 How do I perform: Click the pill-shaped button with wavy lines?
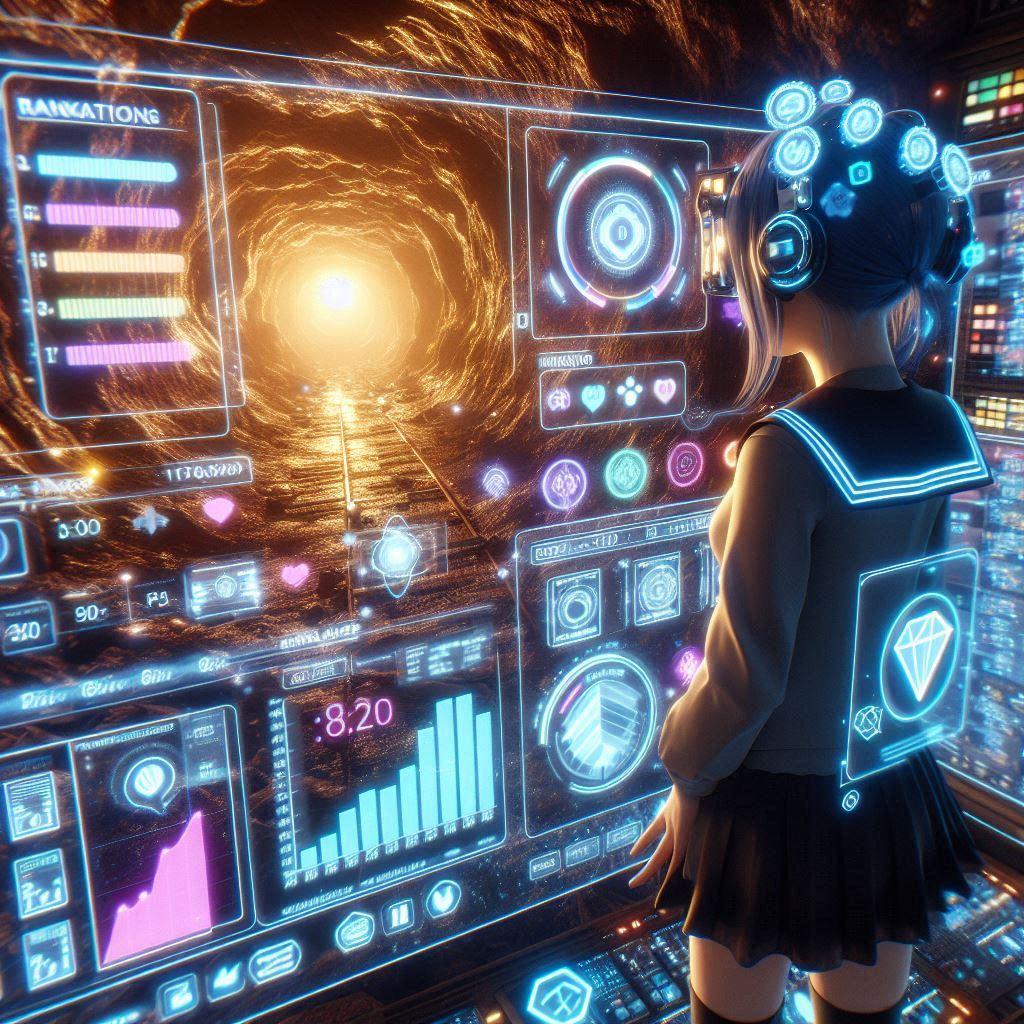pos(273,962)
